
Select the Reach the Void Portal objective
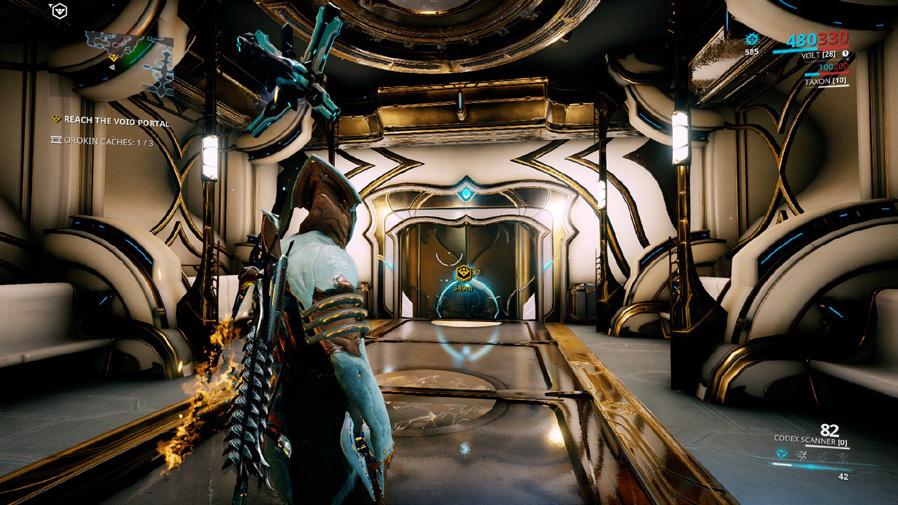click(x=110, y=121)
